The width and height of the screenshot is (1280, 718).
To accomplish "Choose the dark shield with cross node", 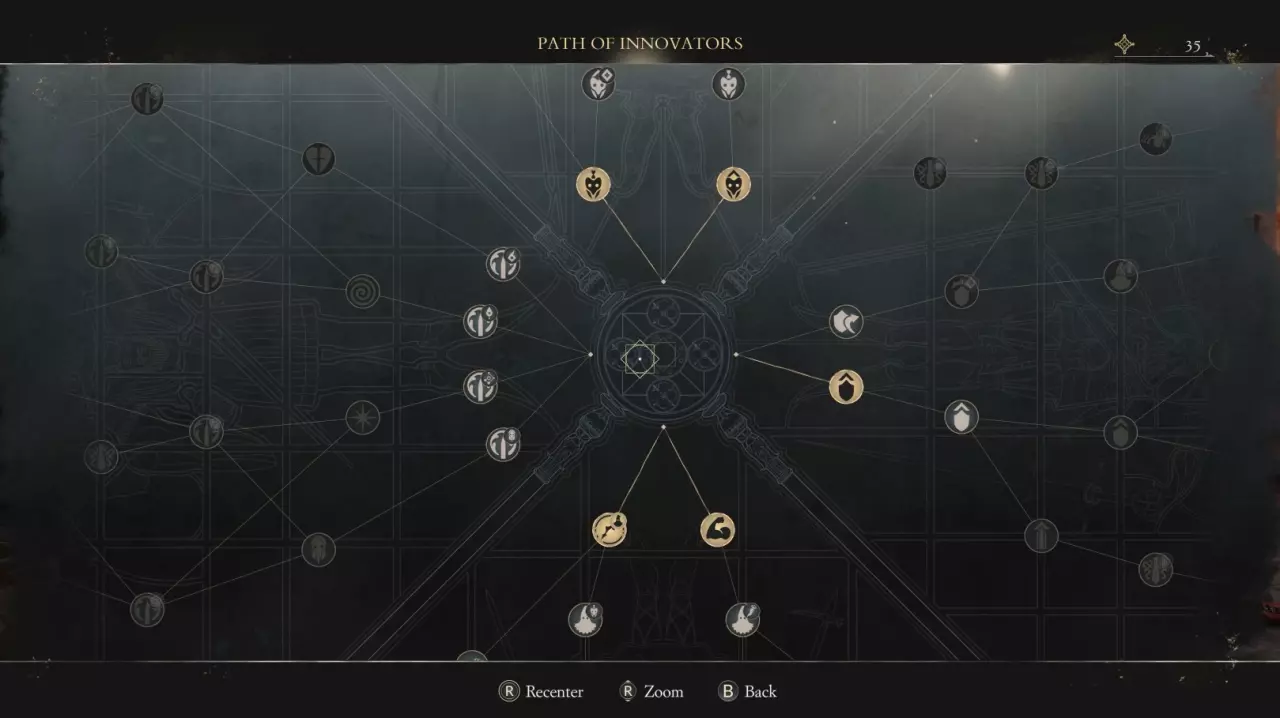I will [318, 159].
